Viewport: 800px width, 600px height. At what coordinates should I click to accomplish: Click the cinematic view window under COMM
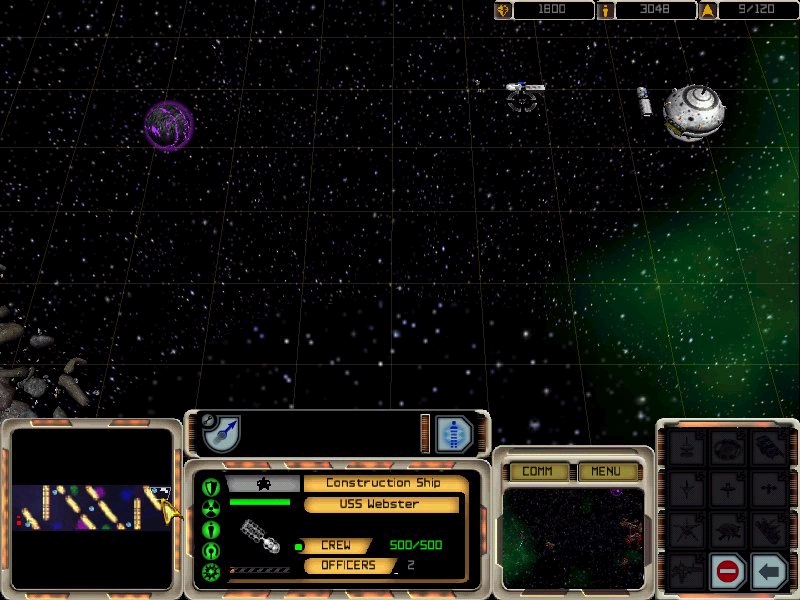point(573,537)
